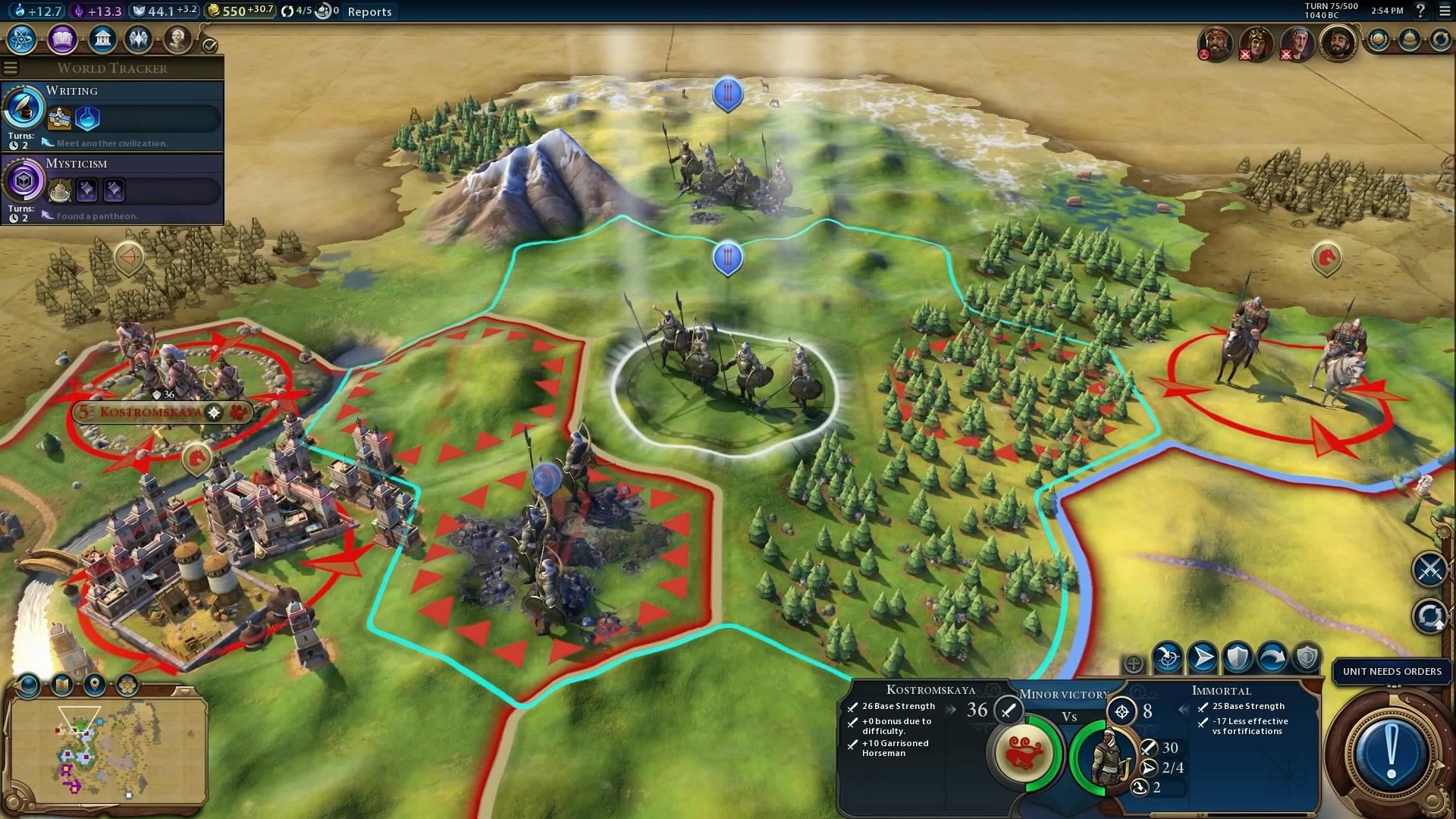
Task: Open the civics tree
Action: point(62,39)
